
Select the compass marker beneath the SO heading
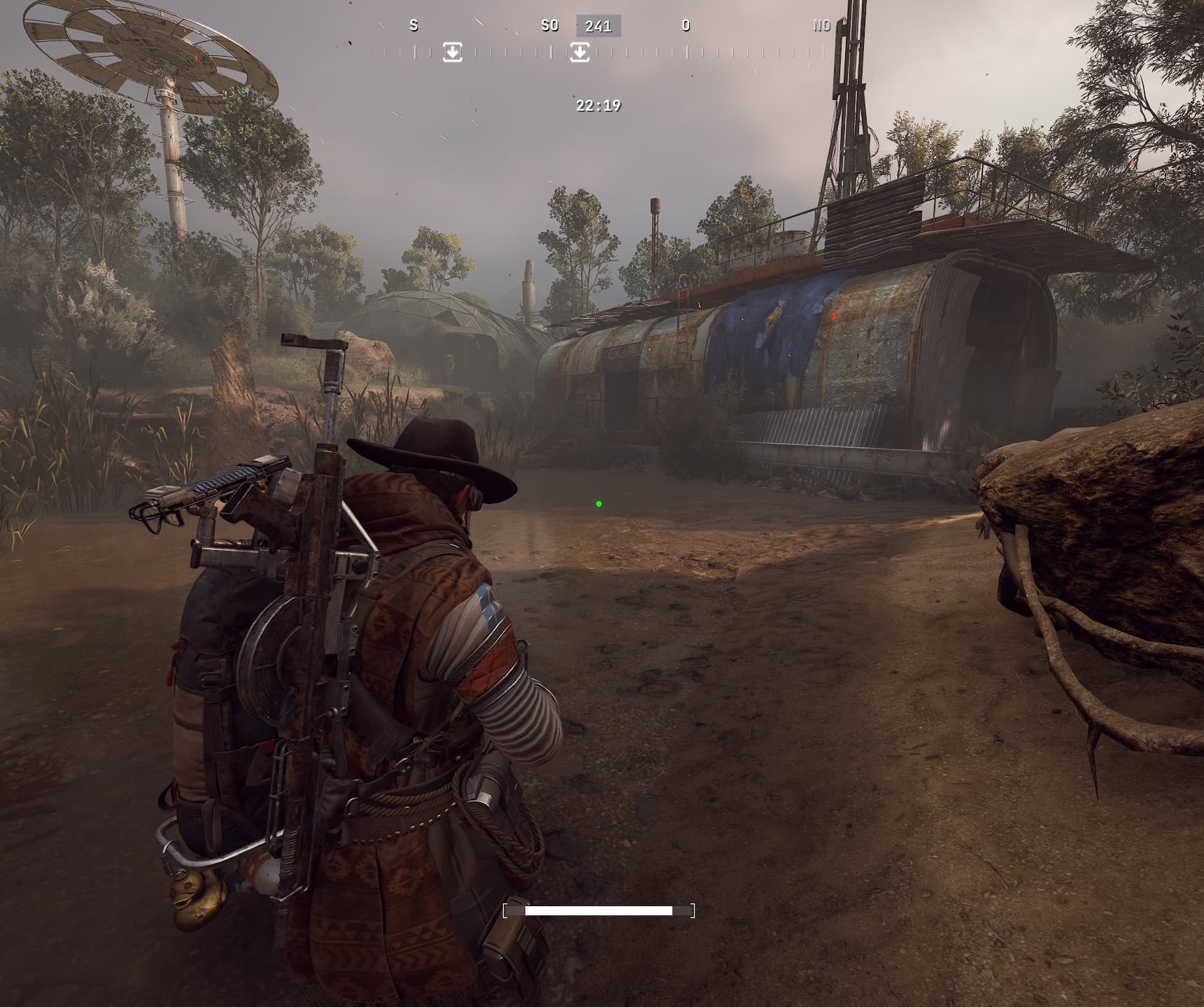coord(579,52)
